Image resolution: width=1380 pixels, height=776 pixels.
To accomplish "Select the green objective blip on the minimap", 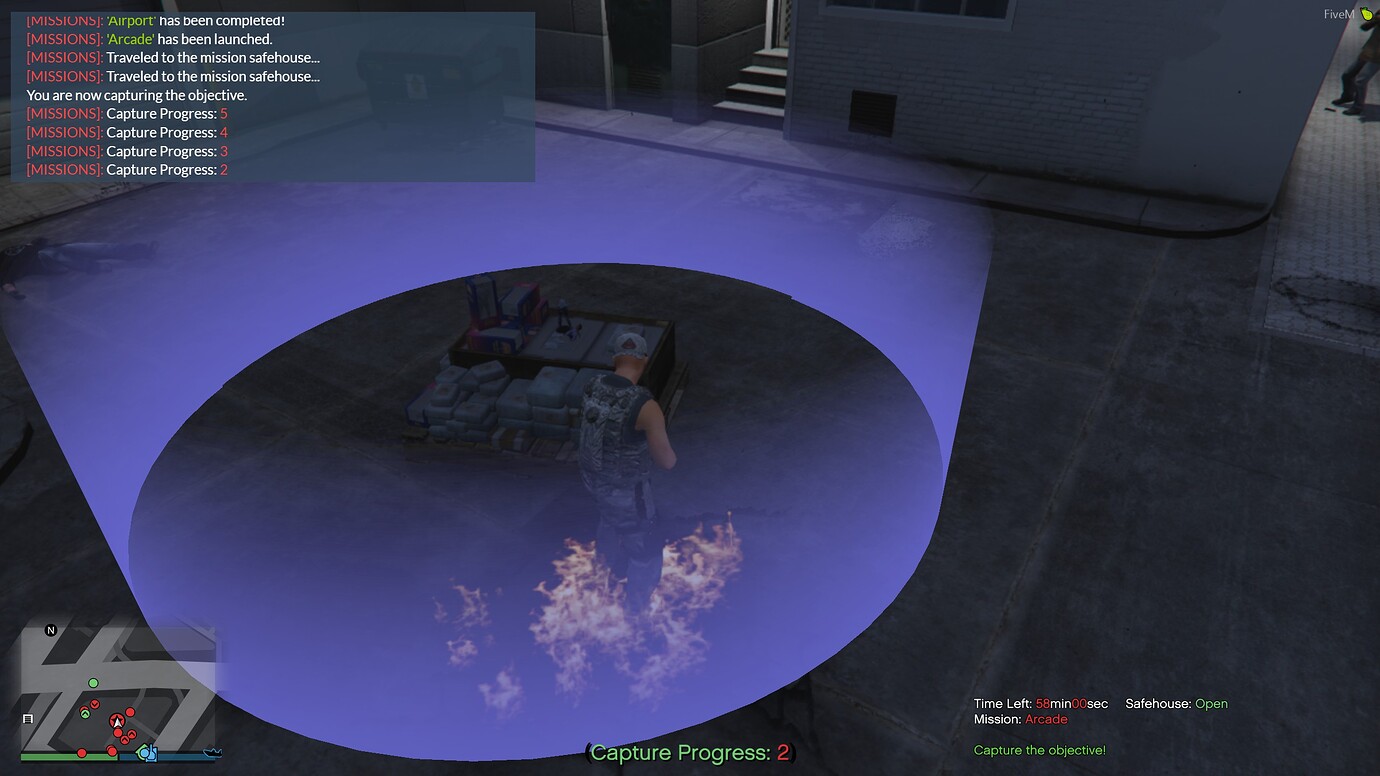I will click(x=93, y=683).
